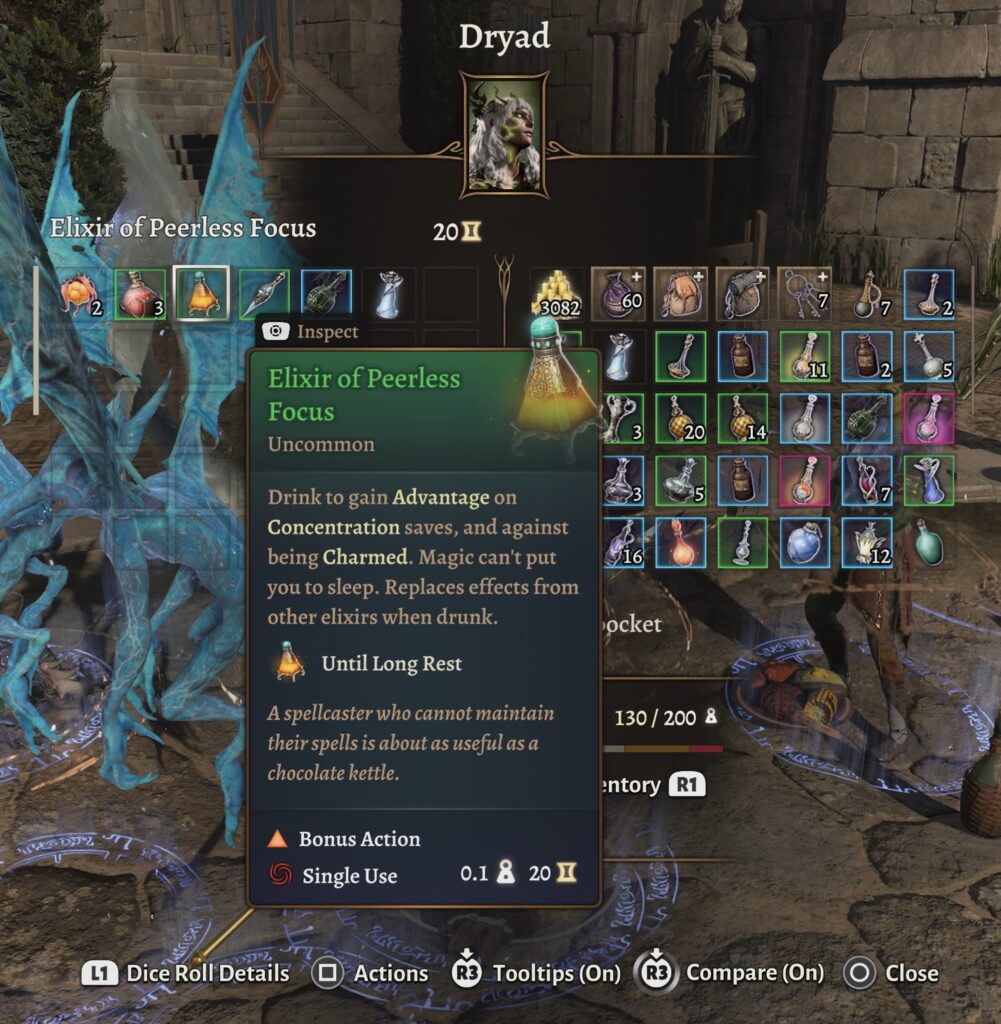Choose the checkered flask stack of 20
Screen dimensions: 1001x1024
click(x=681, y=418)
